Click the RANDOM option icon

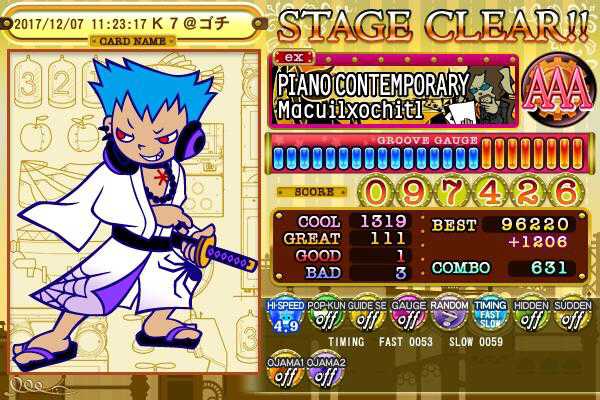click(449, 319)
